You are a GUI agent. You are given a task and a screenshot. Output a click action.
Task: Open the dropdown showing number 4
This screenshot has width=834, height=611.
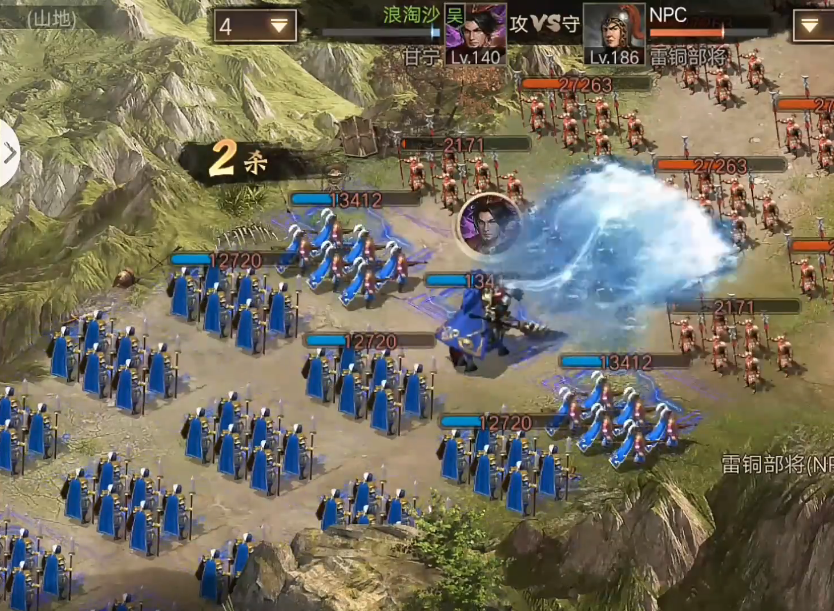(255, 26)
